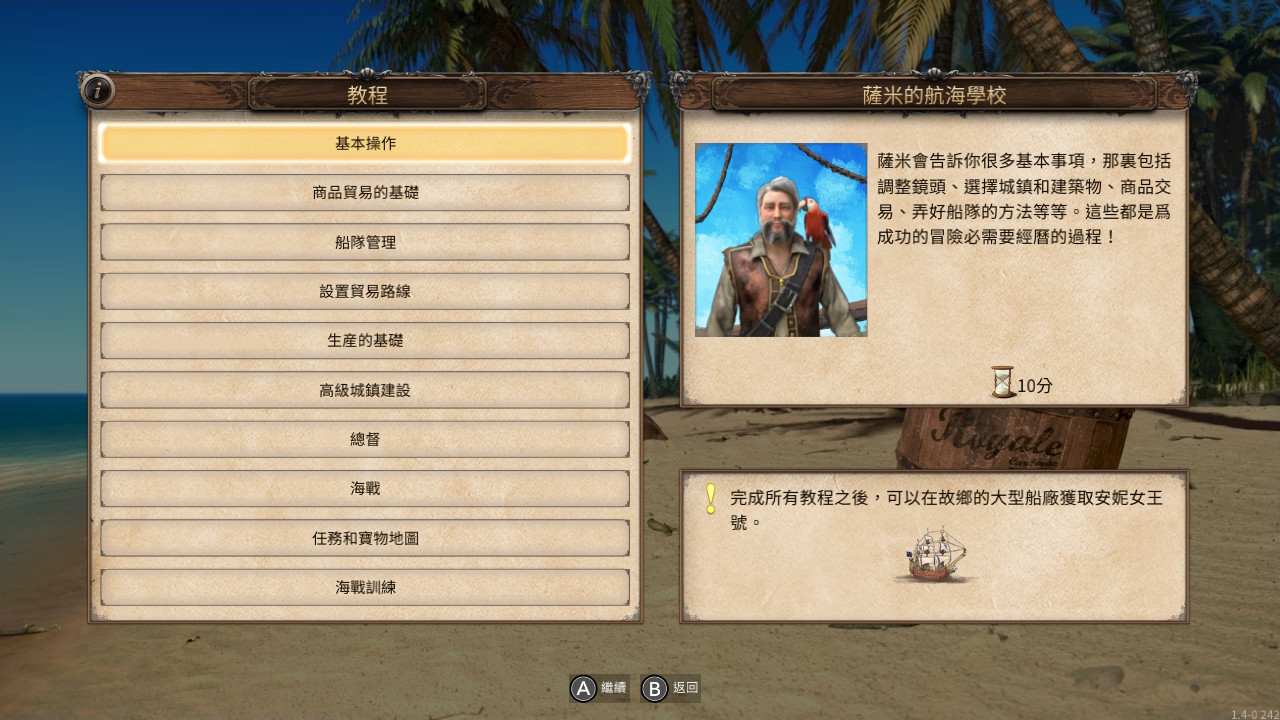The width and height of the screenshot is (1280, 720).
Task: Click the info icon beside 教程 header
Action: tap(98, 91)
